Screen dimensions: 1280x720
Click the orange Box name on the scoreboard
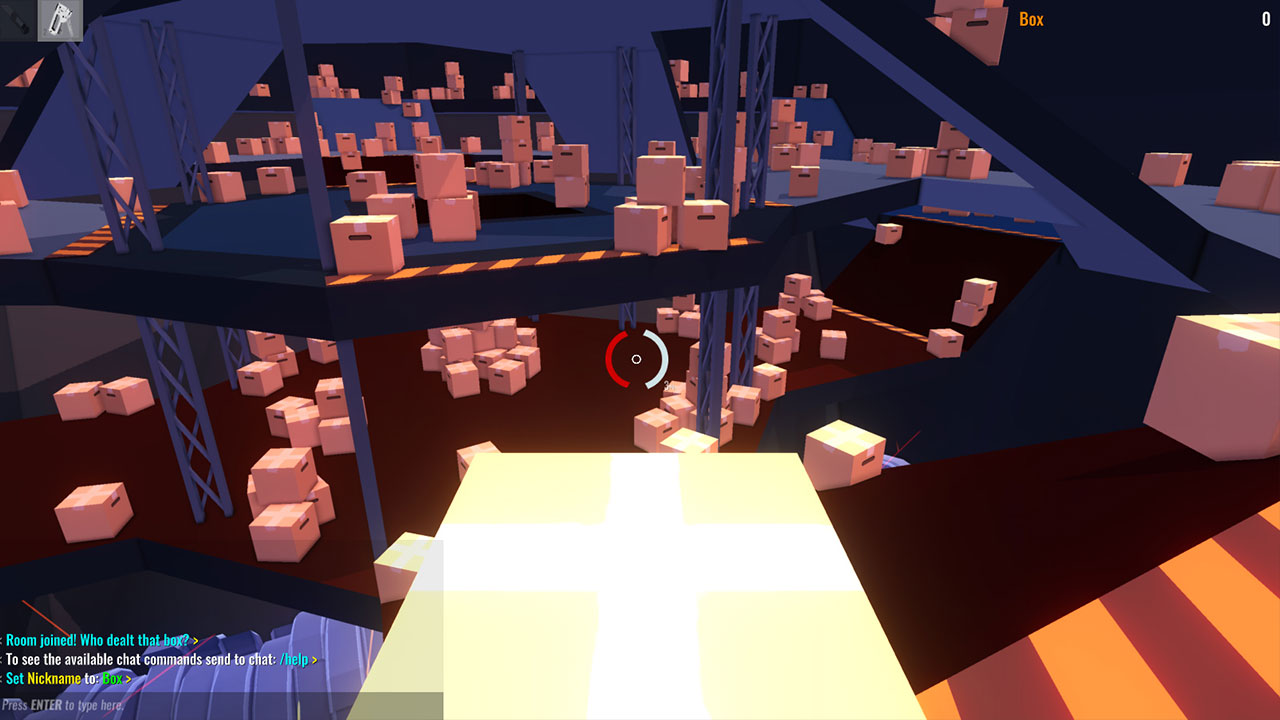pos(1029,18)
